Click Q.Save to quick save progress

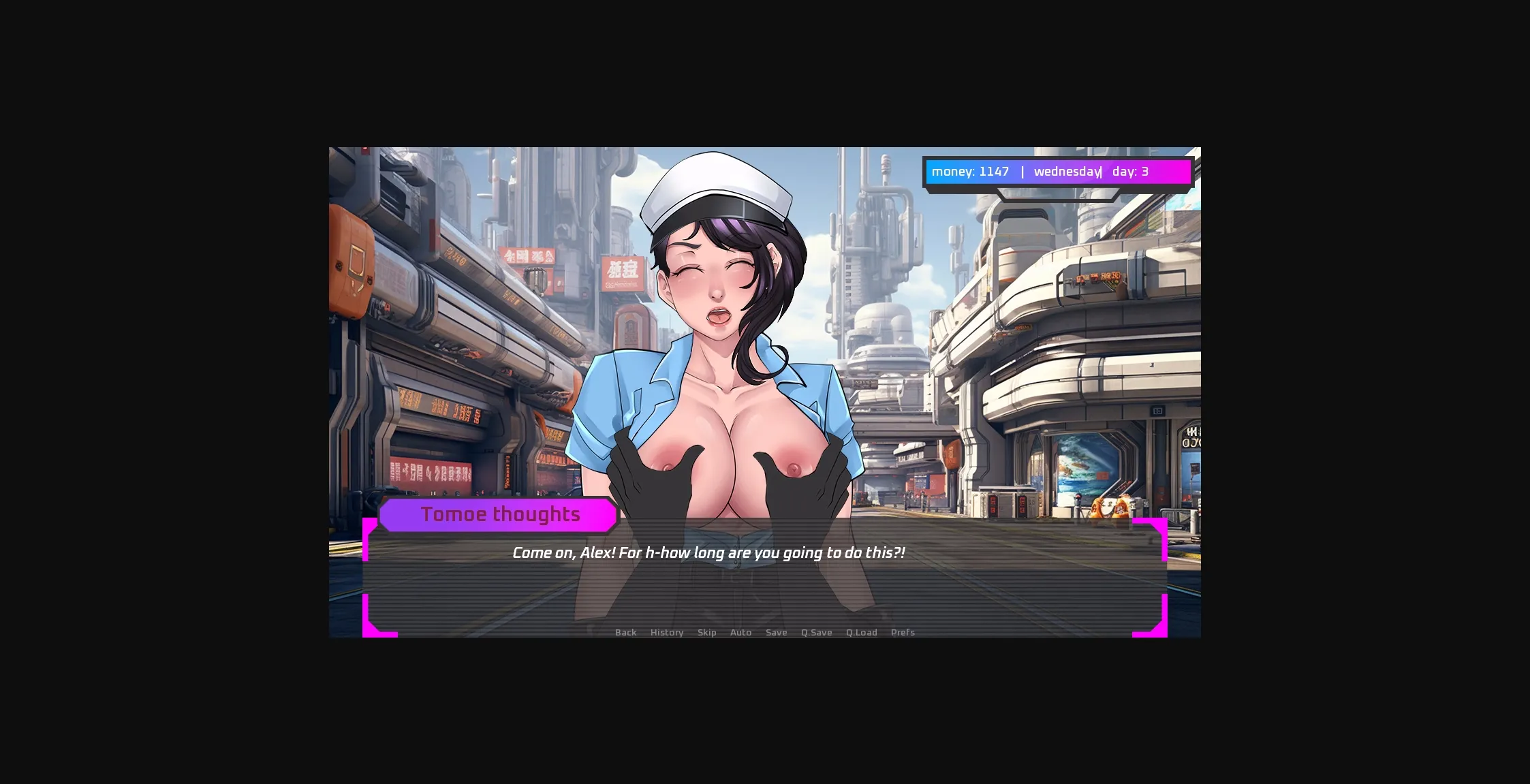(816, 632)
